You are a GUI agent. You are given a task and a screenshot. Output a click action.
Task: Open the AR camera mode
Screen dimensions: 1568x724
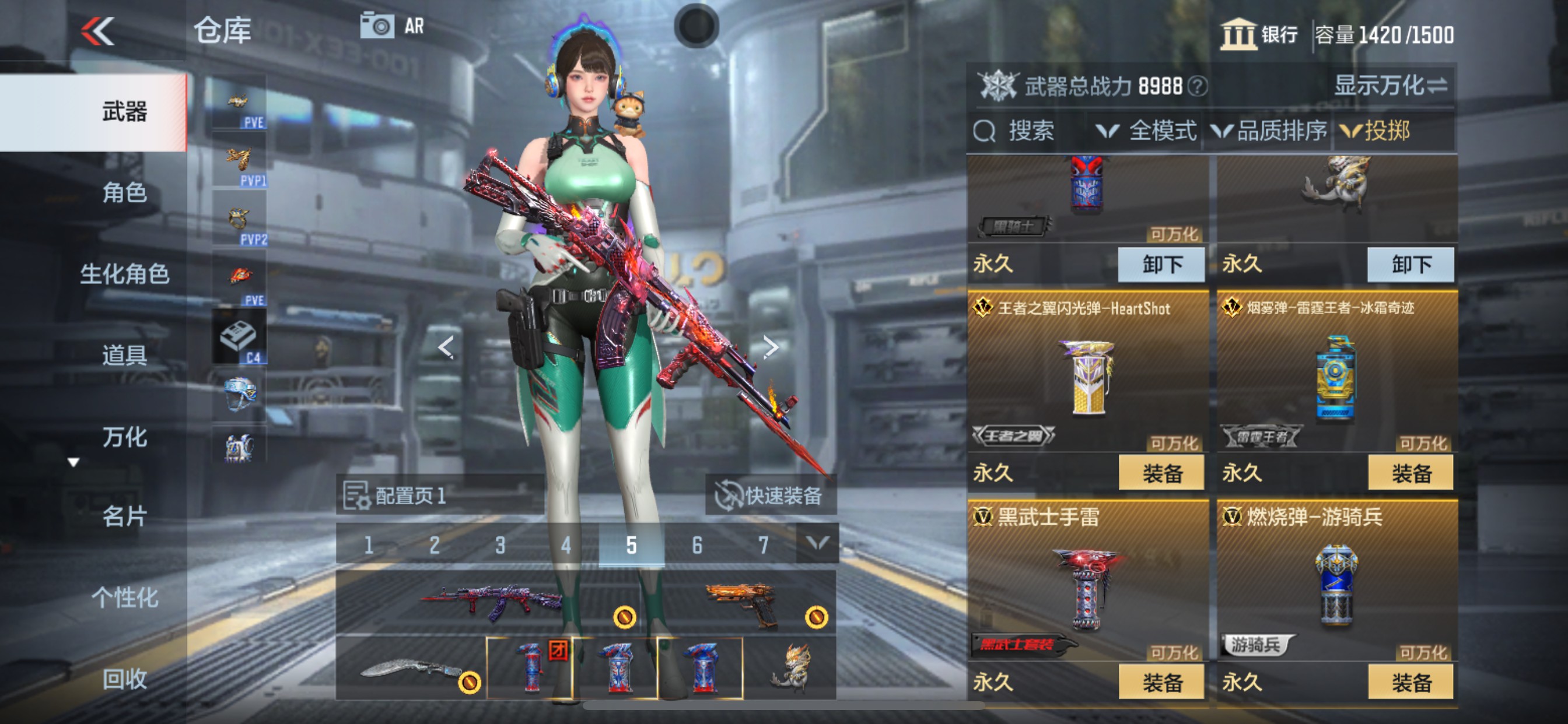pyautogui.click(x=393, y=26)
